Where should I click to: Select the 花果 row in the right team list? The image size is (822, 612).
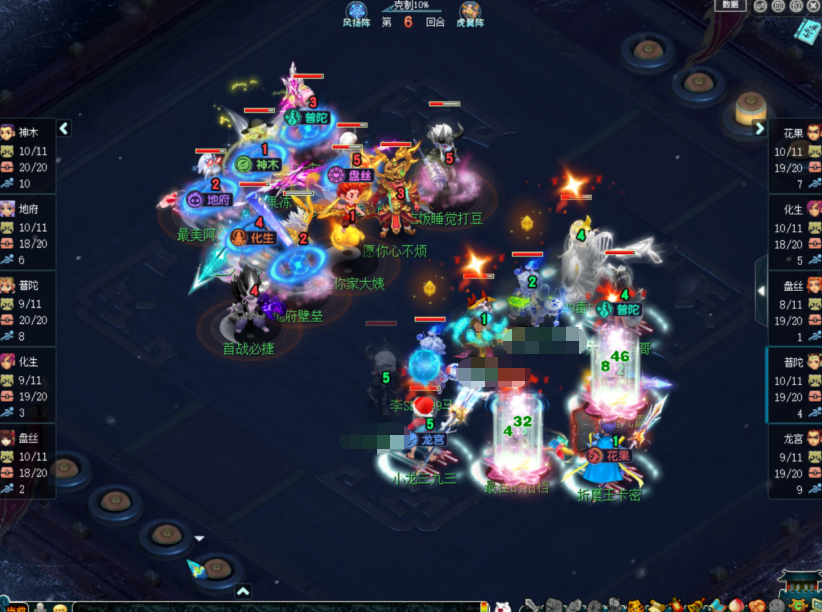tap(795, 157)
